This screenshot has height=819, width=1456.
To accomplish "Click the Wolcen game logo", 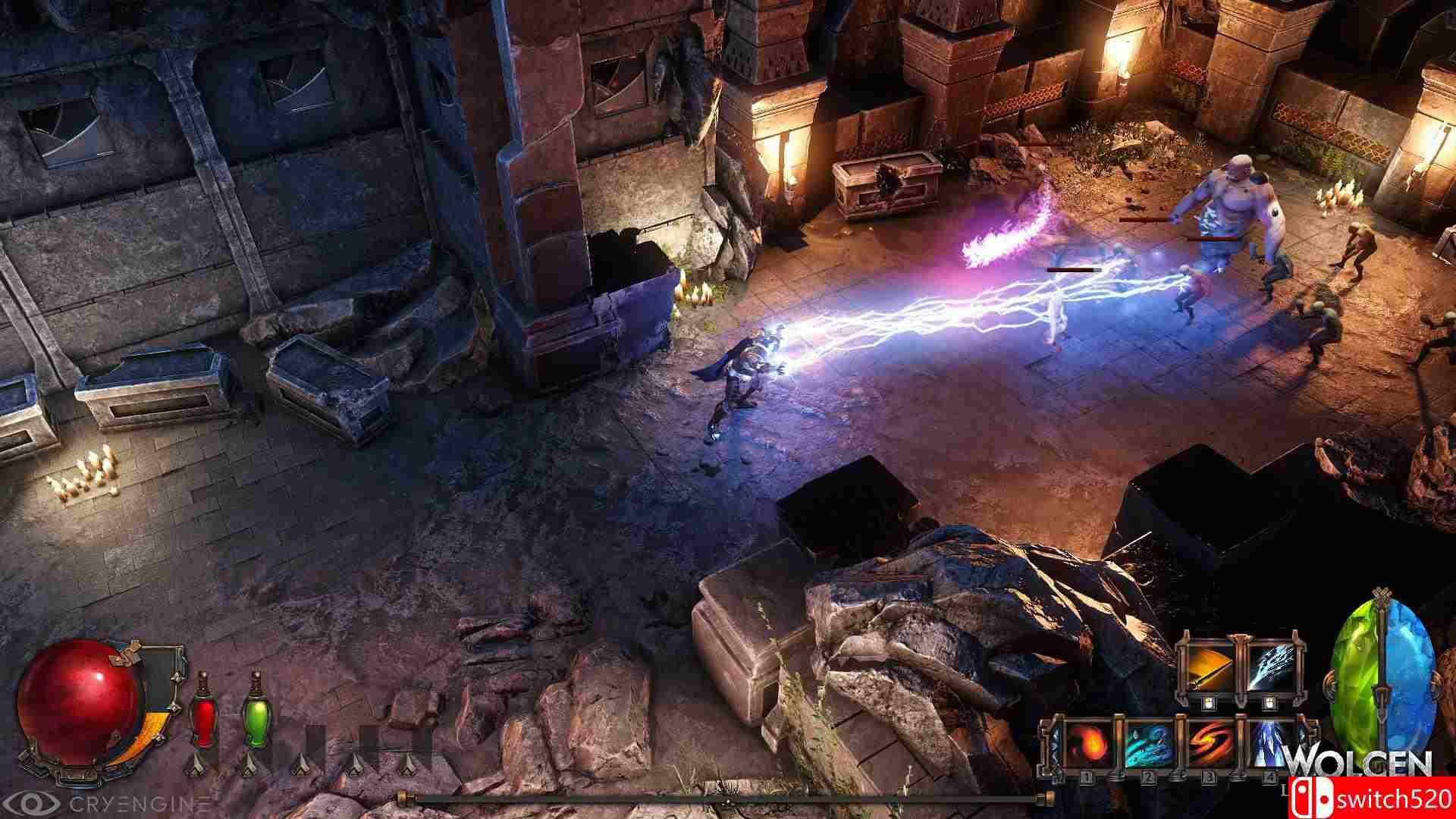I will [x=1363, y=757].
